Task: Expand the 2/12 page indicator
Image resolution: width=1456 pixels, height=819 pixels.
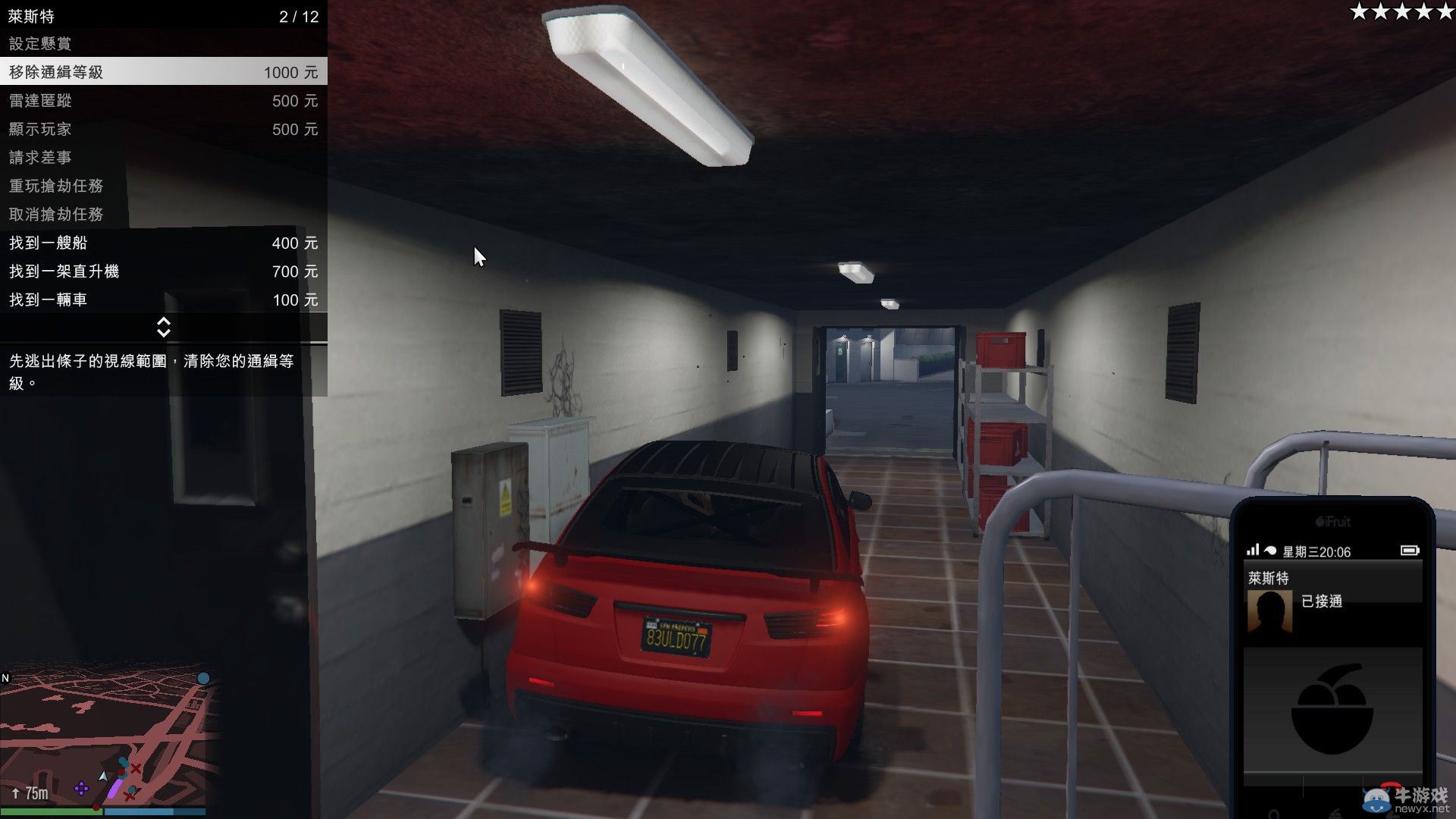Action: (x=299, y=15)
